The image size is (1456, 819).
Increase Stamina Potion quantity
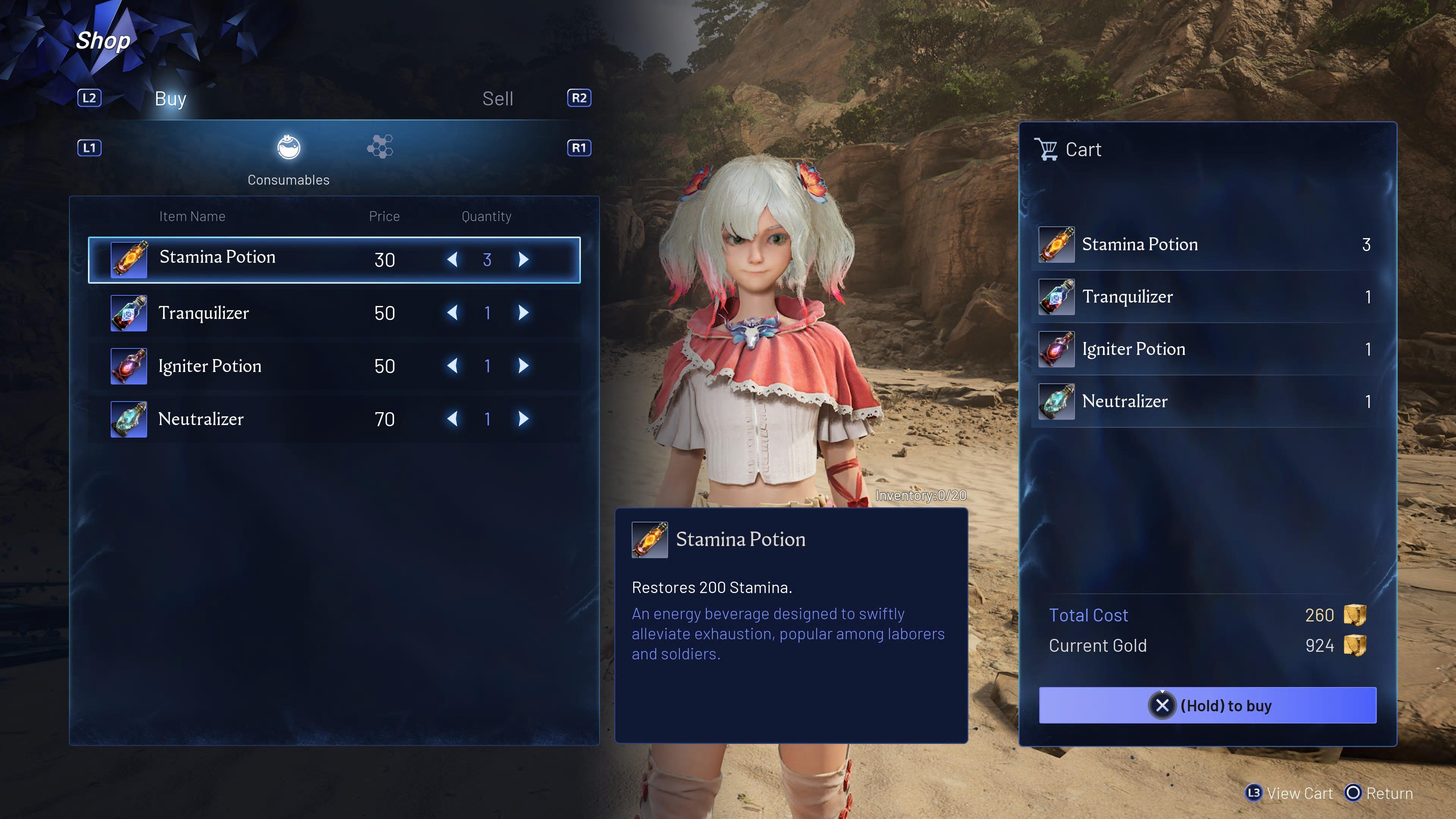pyautogui.click(x=523, y=259)
